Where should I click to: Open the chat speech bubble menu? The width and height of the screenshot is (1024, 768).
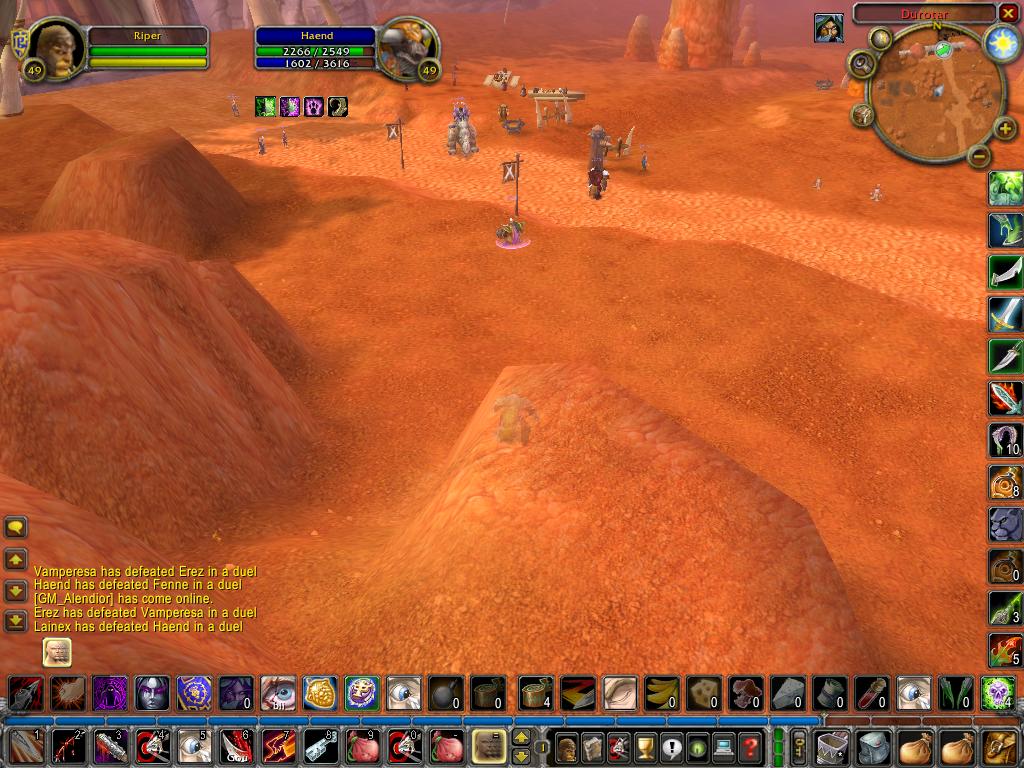click(x=16, y=527)
